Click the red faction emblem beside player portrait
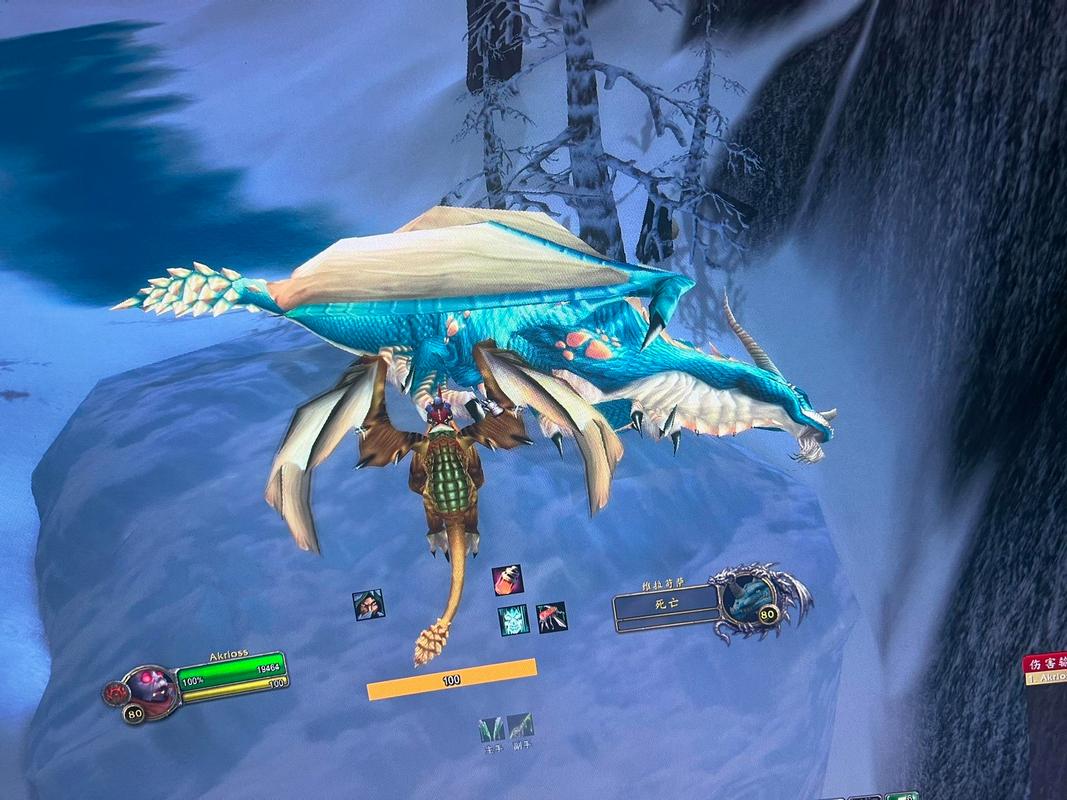Screen dimensions: 1067x800 116,692
